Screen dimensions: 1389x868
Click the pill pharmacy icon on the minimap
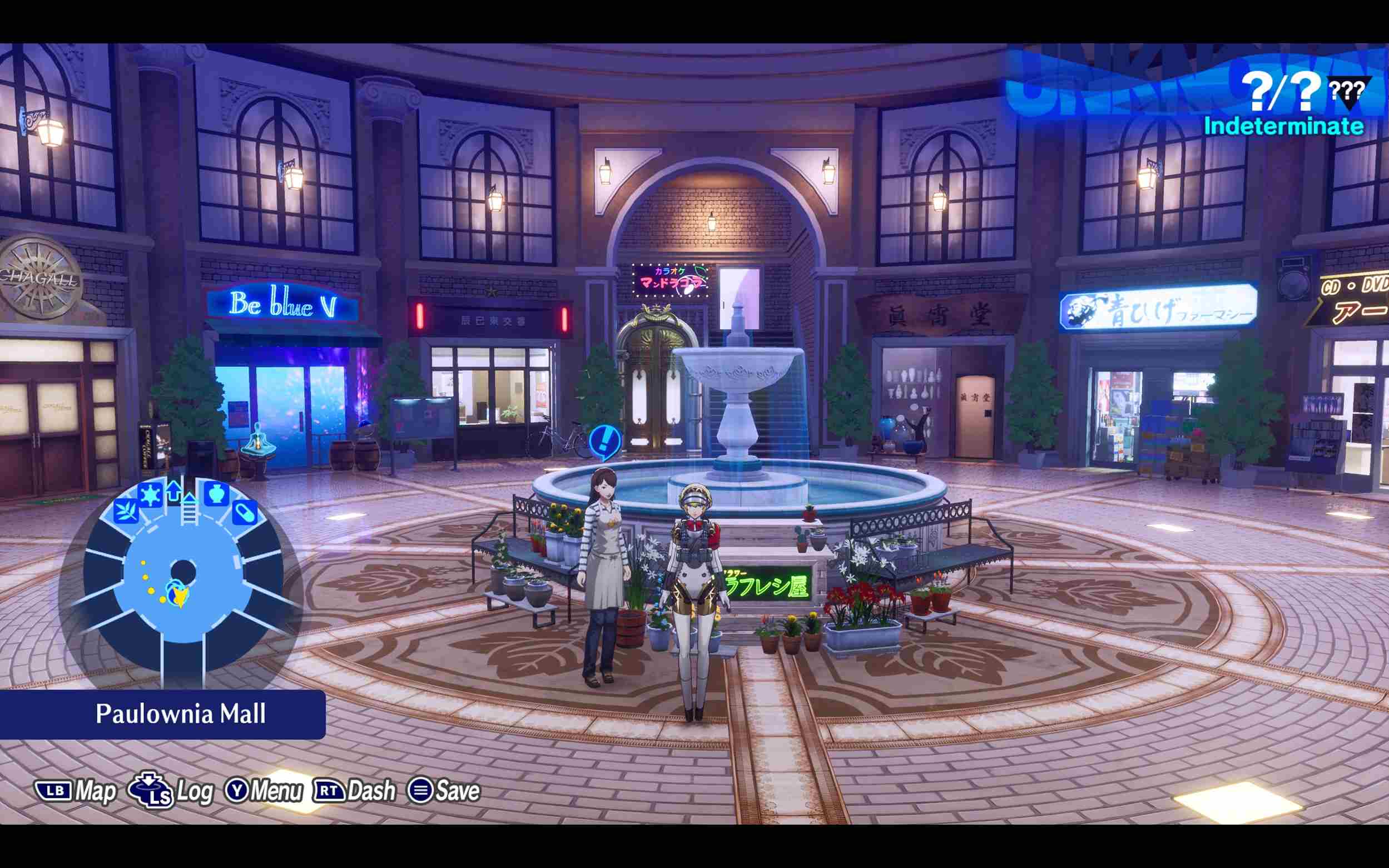pos(245,513)
